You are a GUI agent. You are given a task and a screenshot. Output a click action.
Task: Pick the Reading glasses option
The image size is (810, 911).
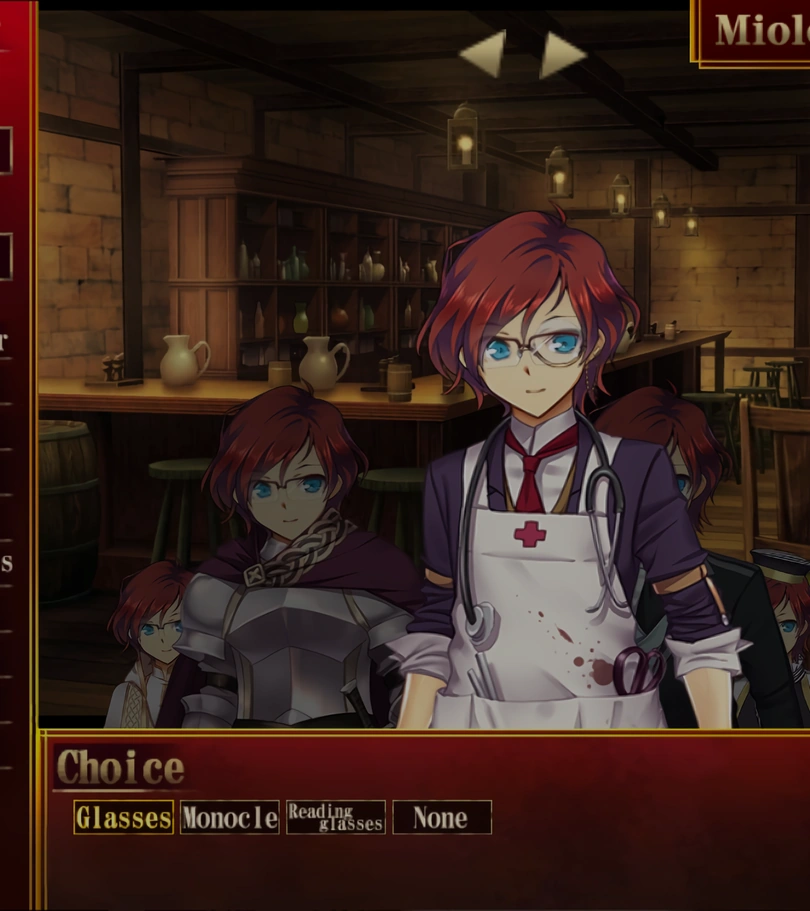click(x=336, y=818)
